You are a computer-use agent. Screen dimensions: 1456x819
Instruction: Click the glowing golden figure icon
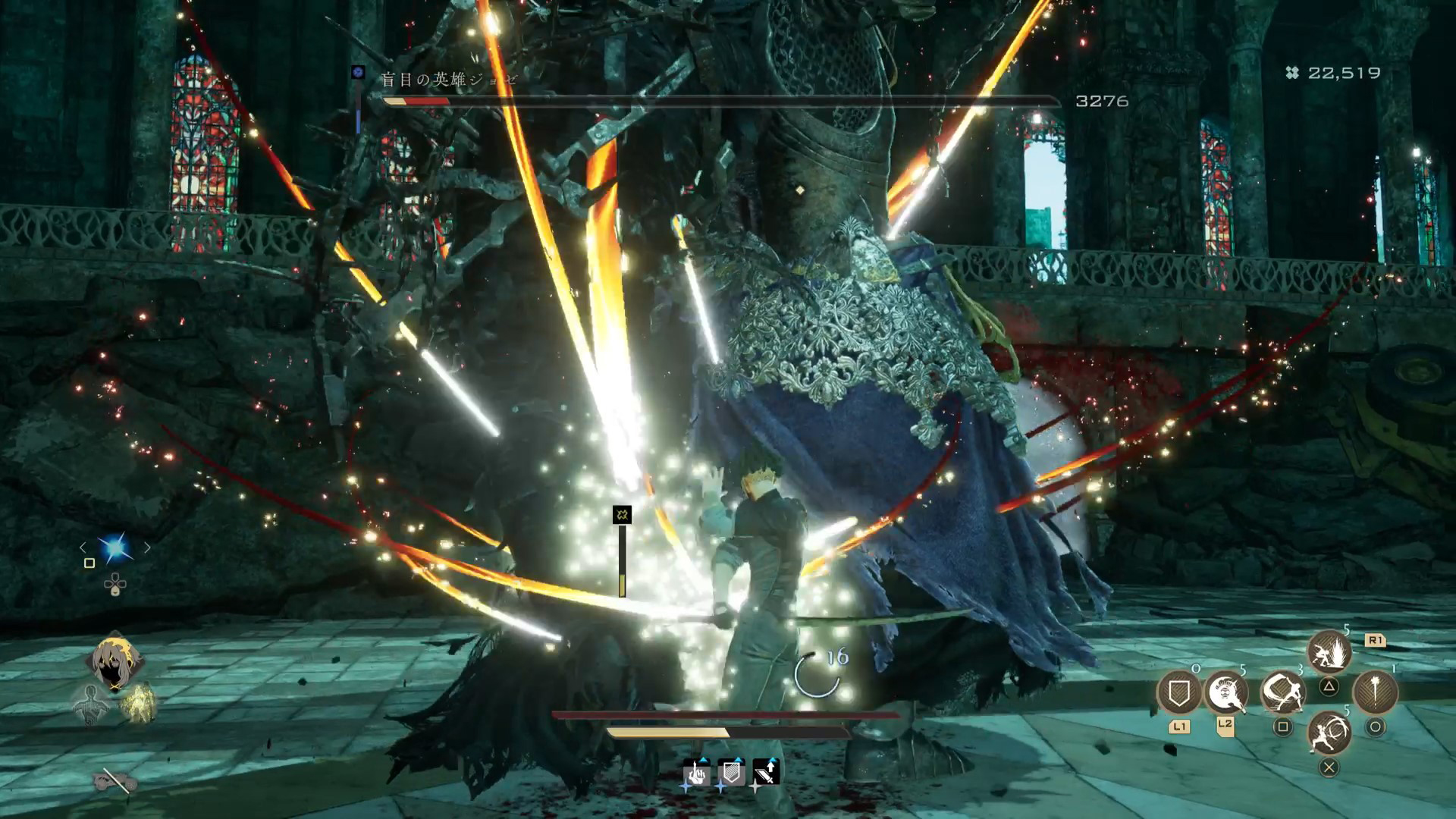pos(138,702)
